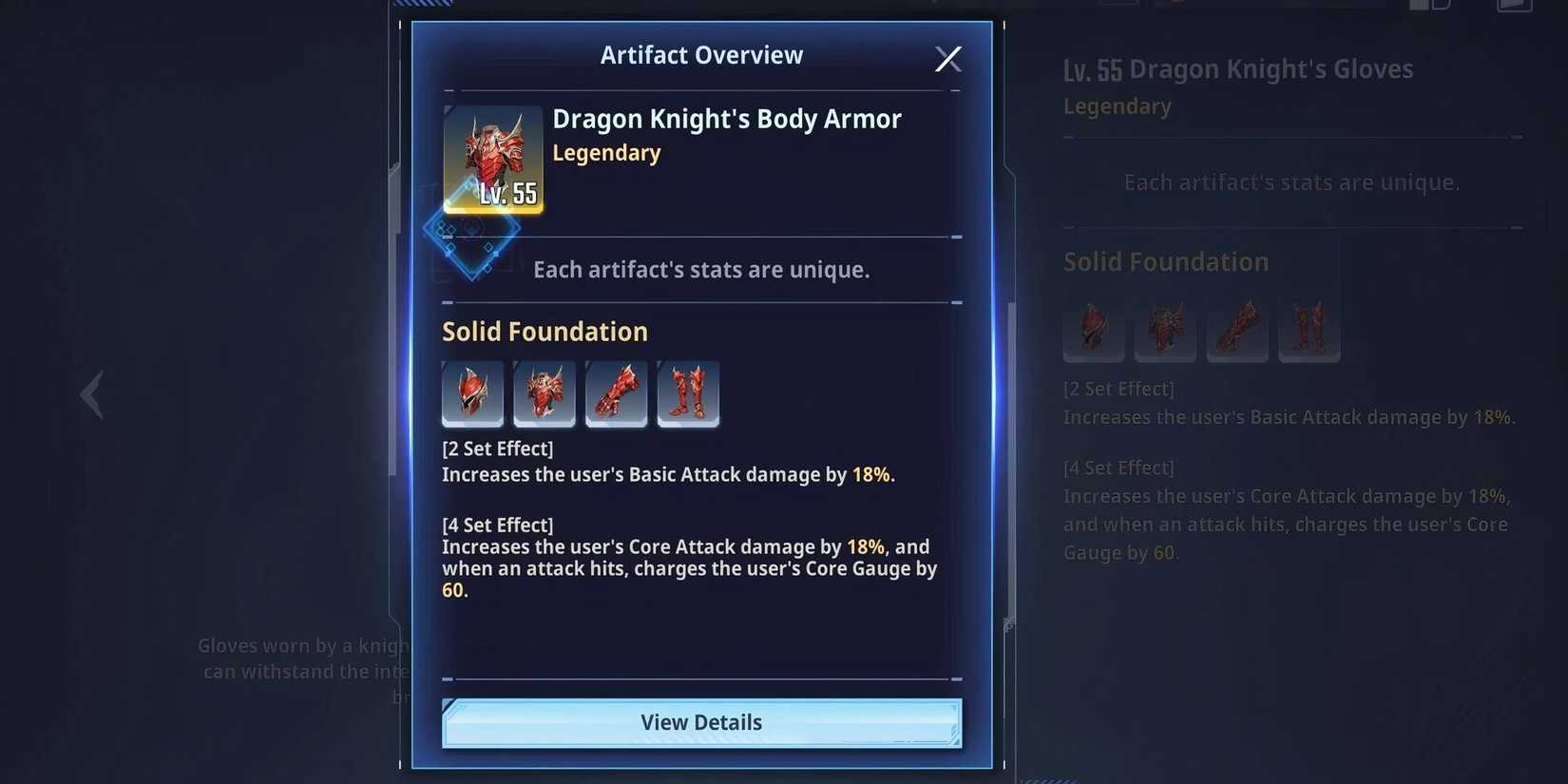
Task: Select the [2 Set Effect] heading
Action: click(498, 448)
